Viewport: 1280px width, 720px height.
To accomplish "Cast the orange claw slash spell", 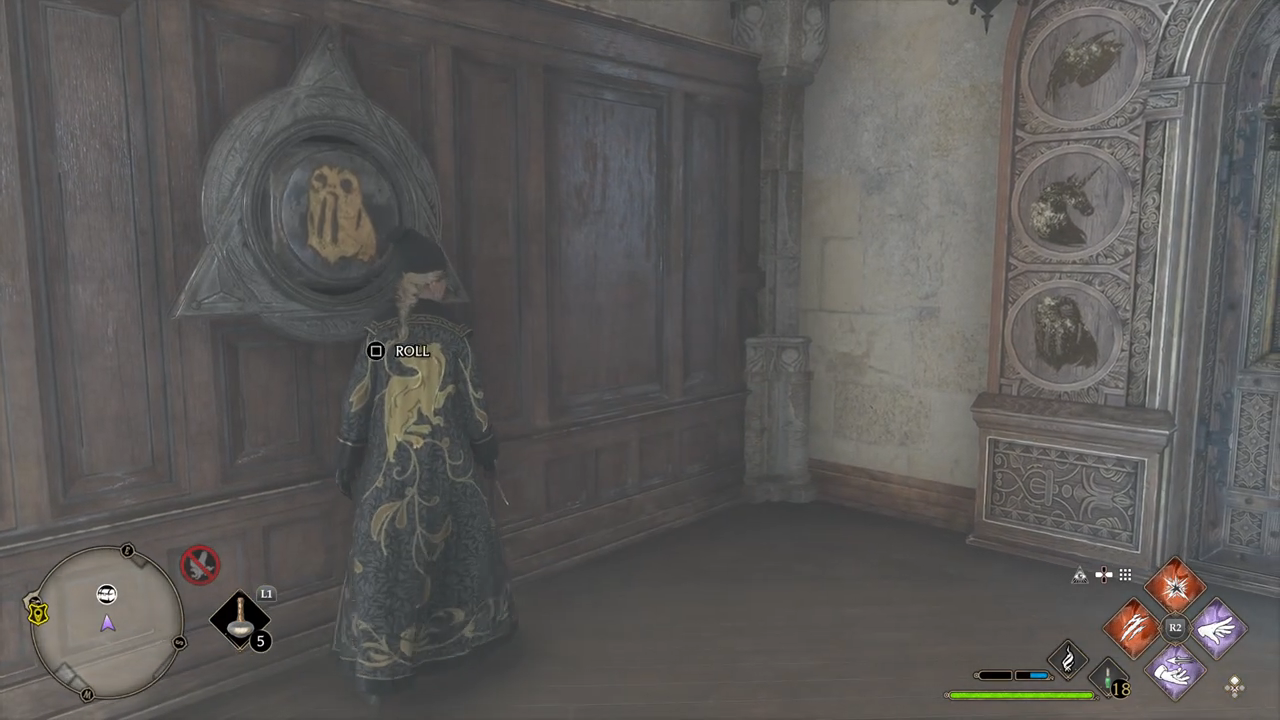I will point(1132,628).
